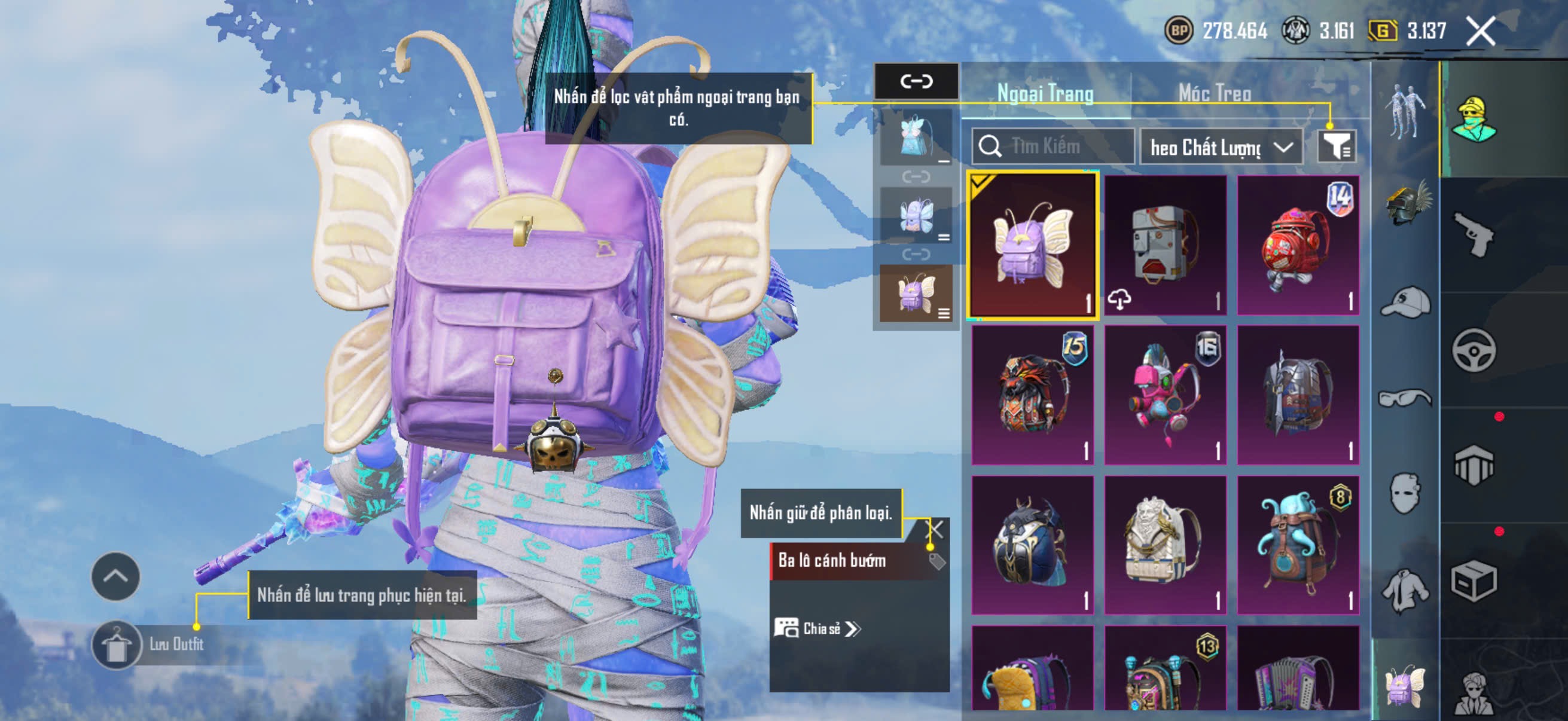Viewport: 1568px width, 721px height.
Task: Pick the blue octopus level 8 backpack
Action: [1298, 545]
